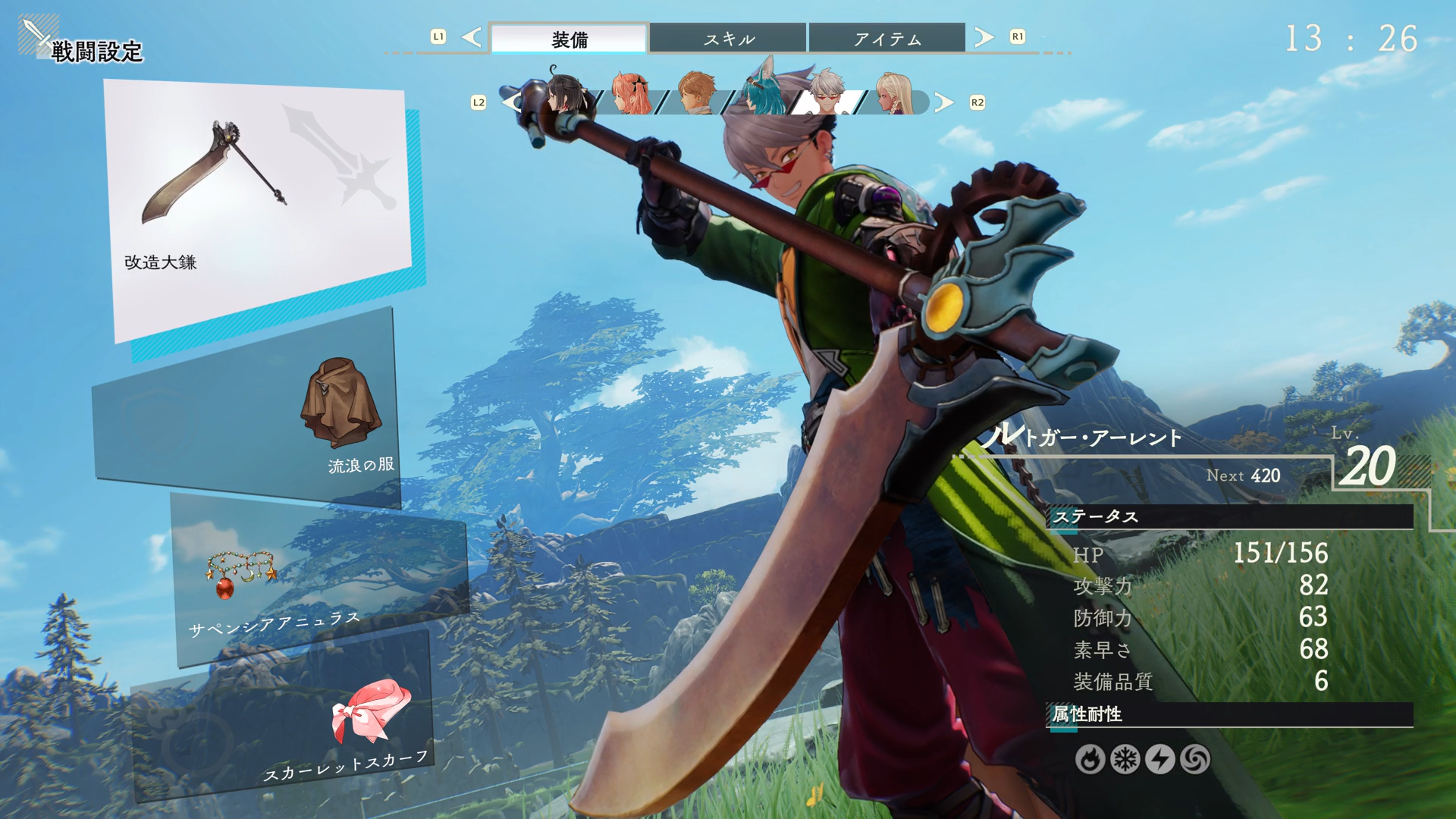
Task: Click the ice snowflake resistance icon
Action: pos(1125,759)
